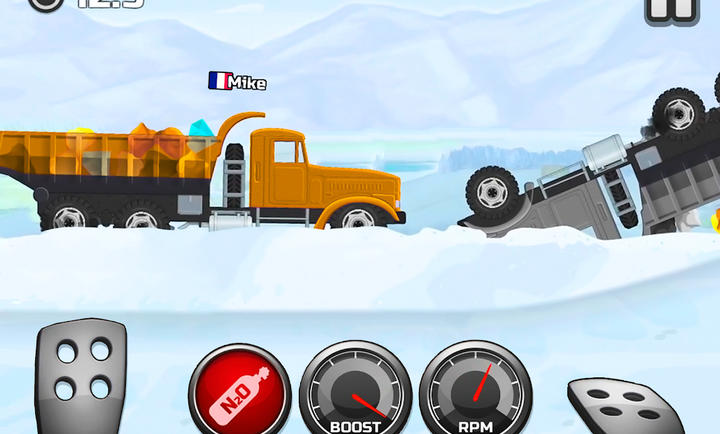720x434 pixels.
Task: Pause the game
Action: 668,8
